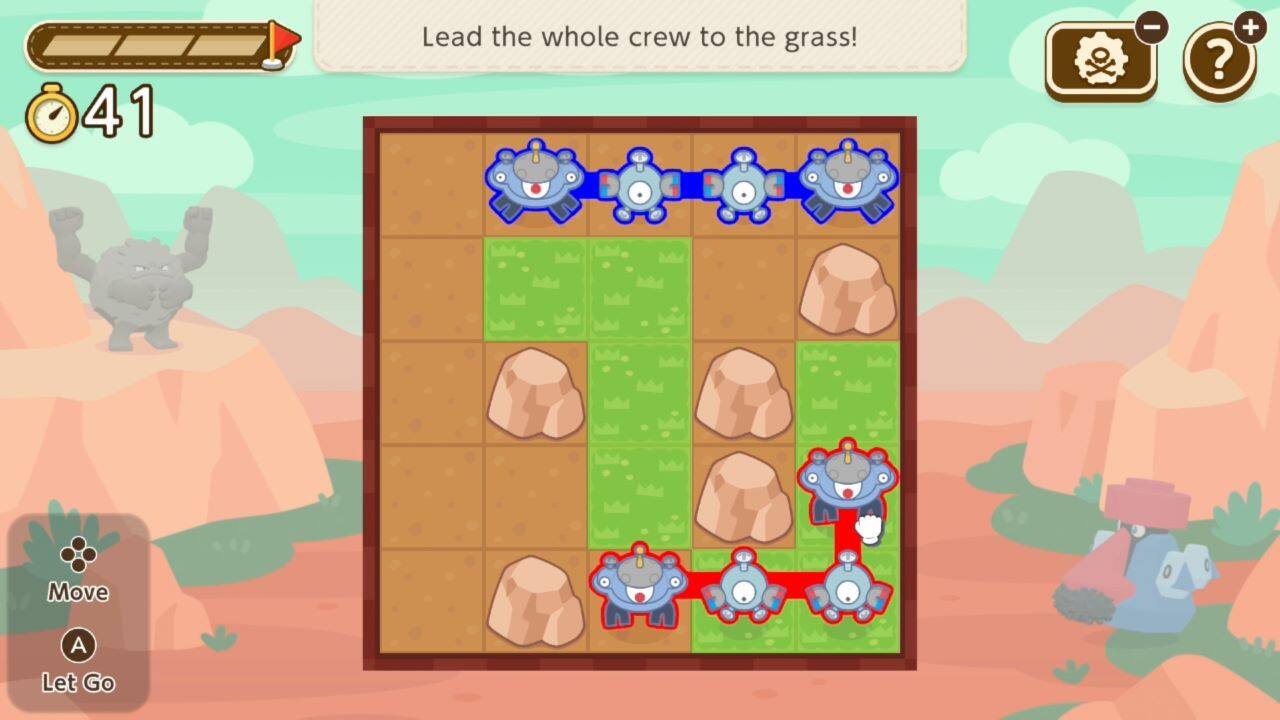Screen dimensions: 1280x720
Task: Click a blue Magnemite in the top chain
Action: coord(640,190)
